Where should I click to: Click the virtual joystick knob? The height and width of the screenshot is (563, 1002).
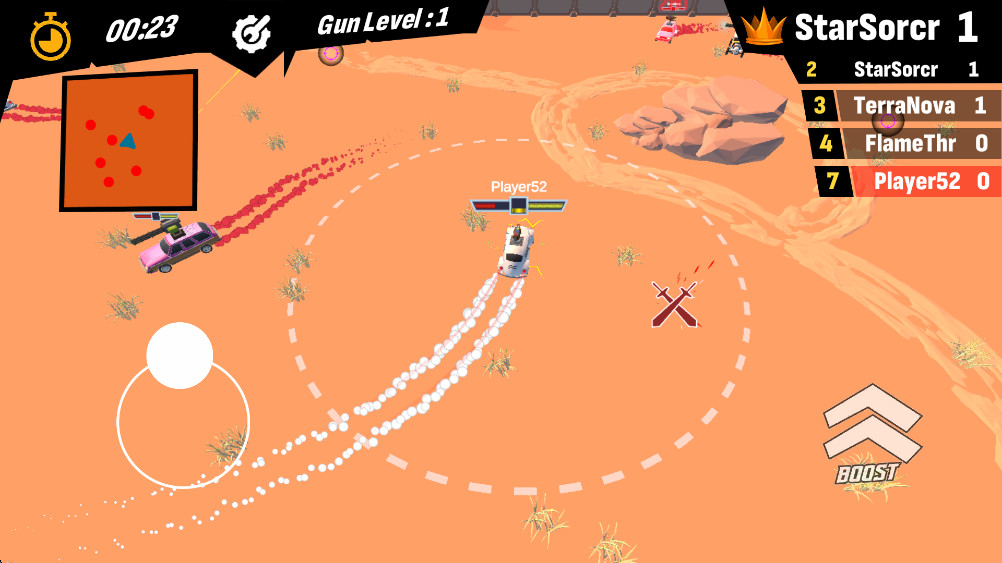[x=179, y=356]
